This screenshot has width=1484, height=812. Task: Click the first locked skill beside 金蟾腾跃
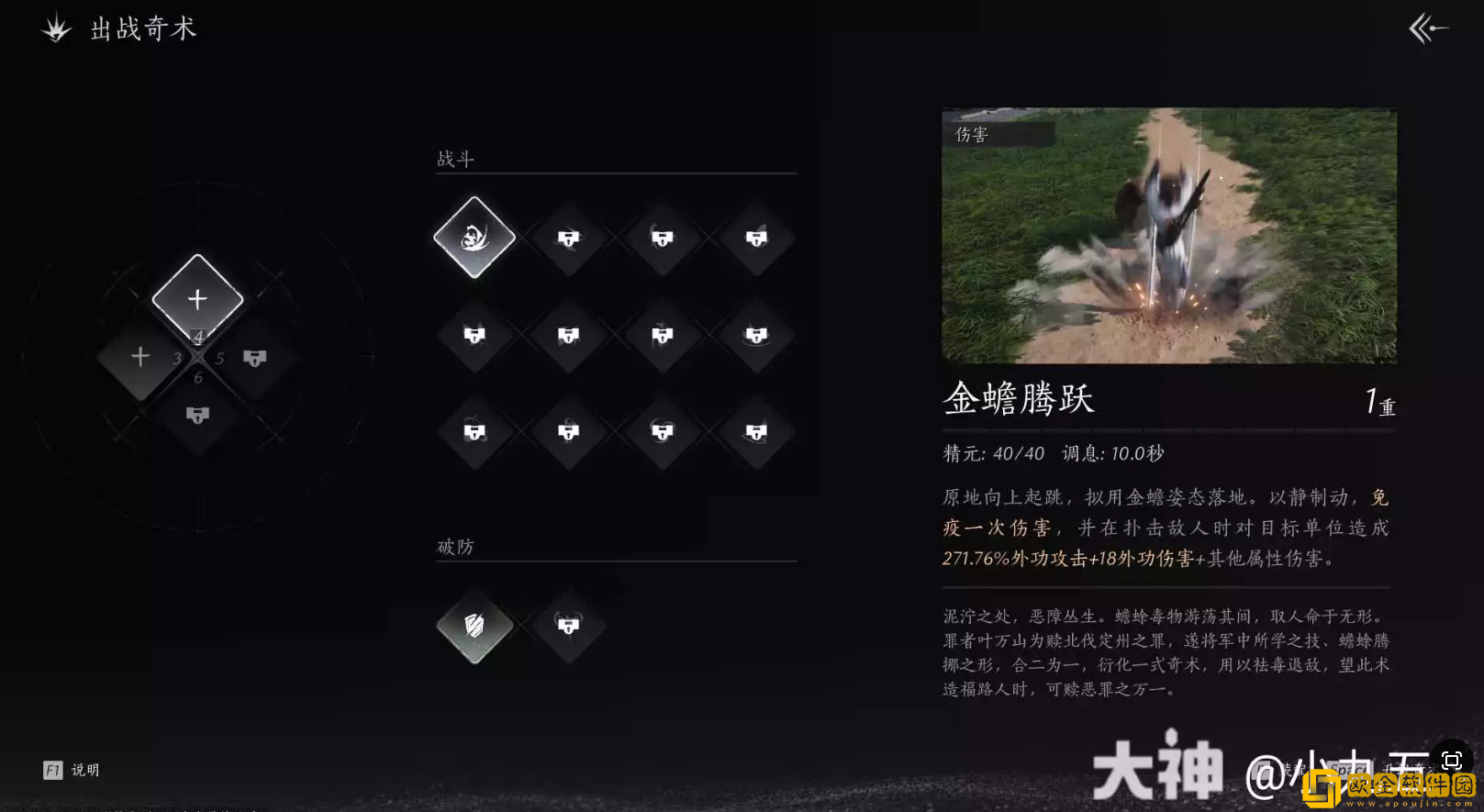pos(569,240)
